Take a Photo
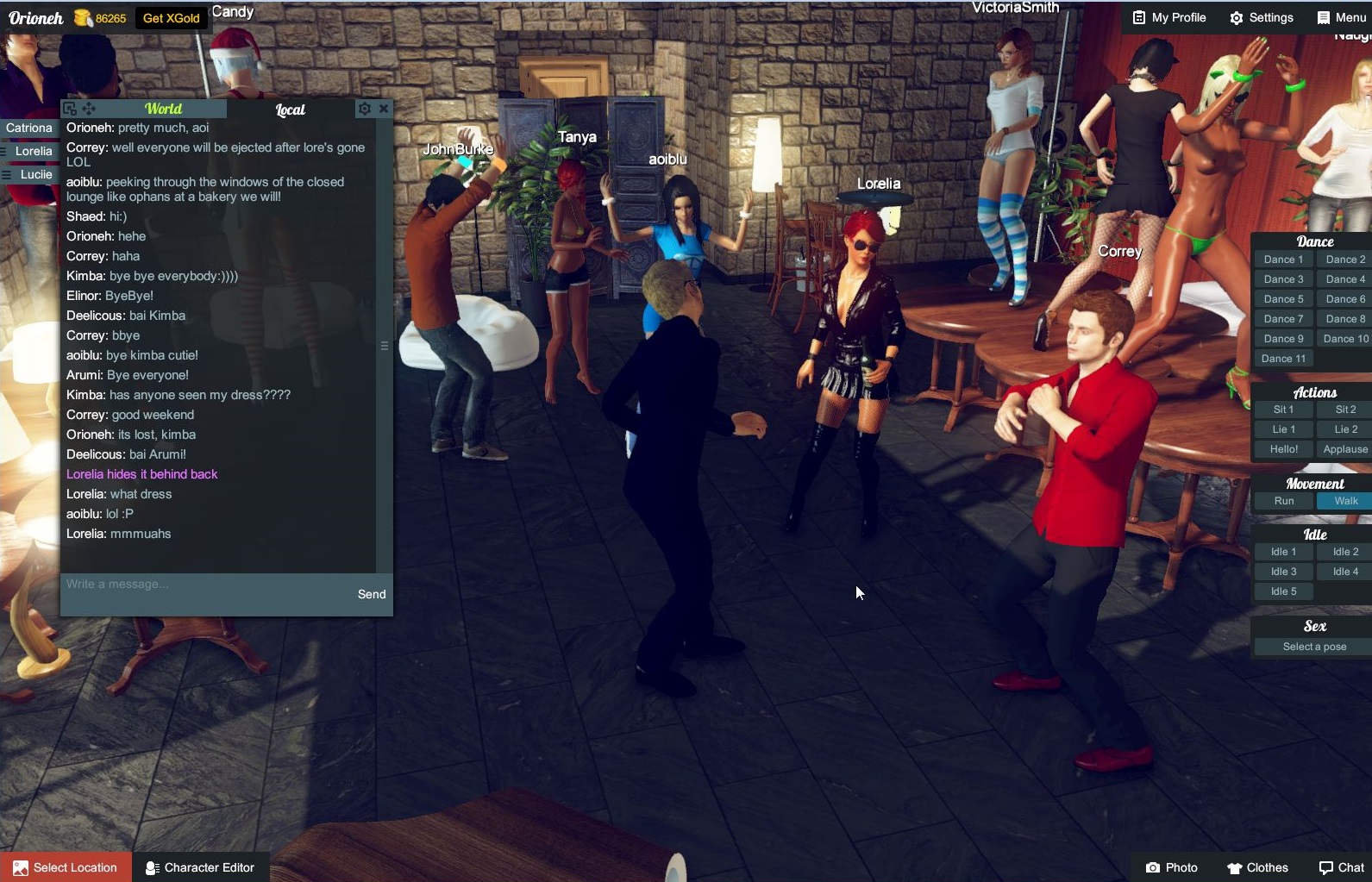Viewport: 1372px width, 882px height. [1171, 867]
